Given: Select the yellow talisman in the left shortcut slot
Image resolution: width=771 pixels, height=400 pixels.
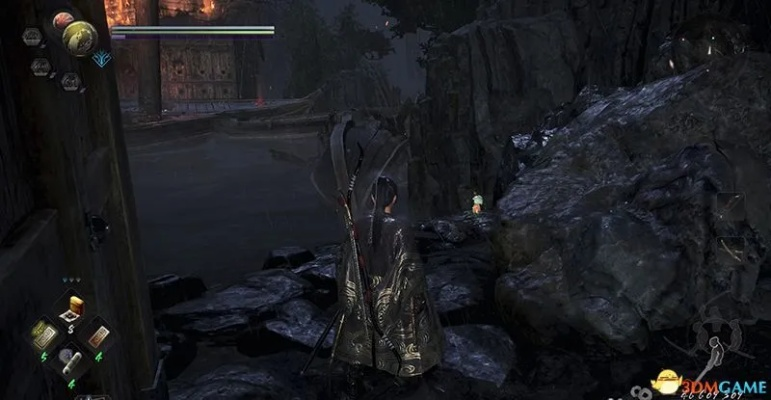Looking at the screenshot, I should click(x=46, y=333).
